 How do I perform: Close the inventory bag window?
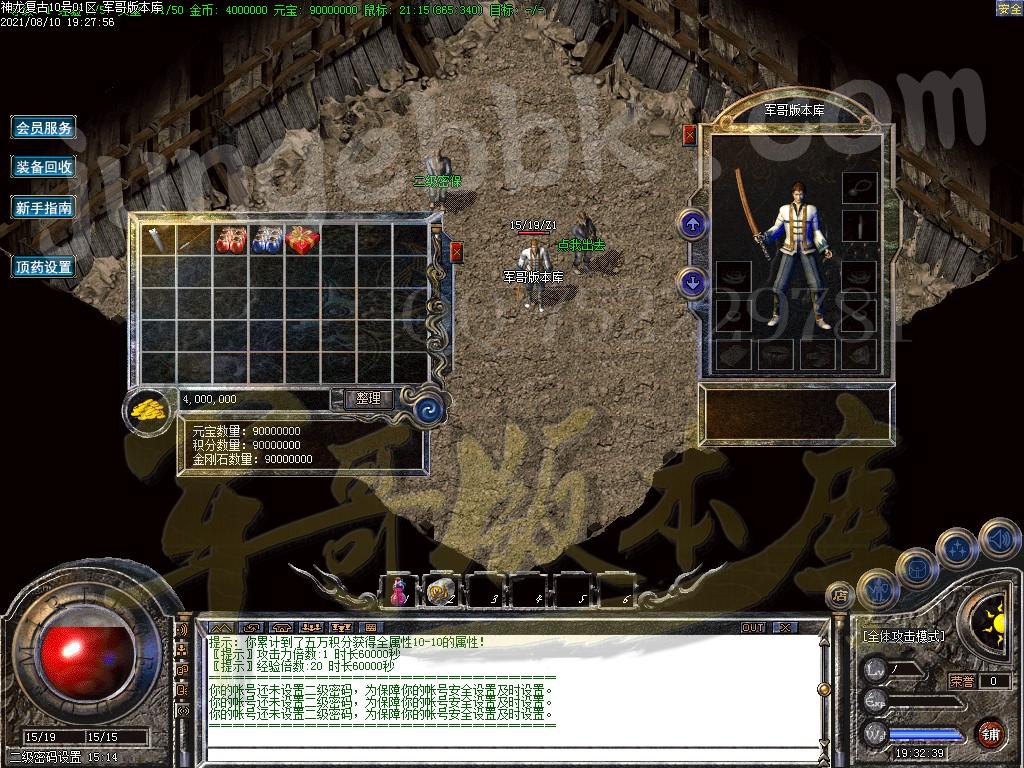(x=456, y=251)
